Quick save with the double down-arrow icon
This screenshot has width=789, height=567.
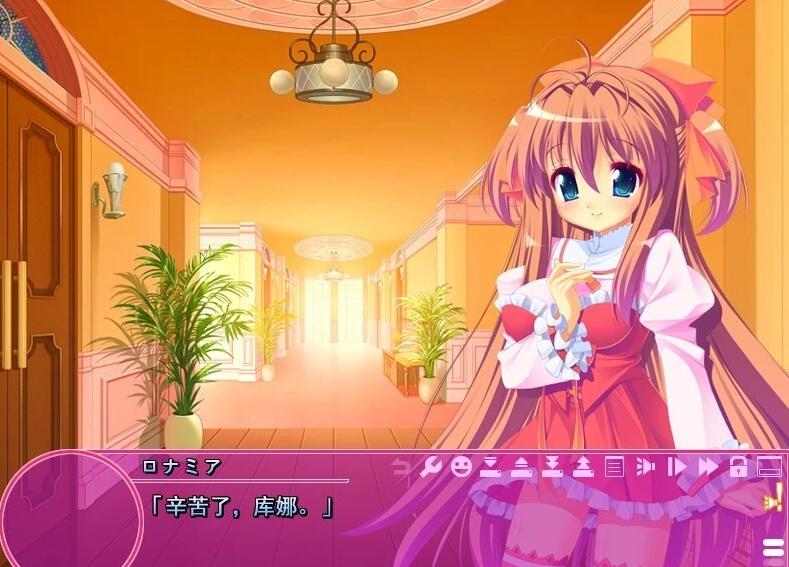[552, 466]
